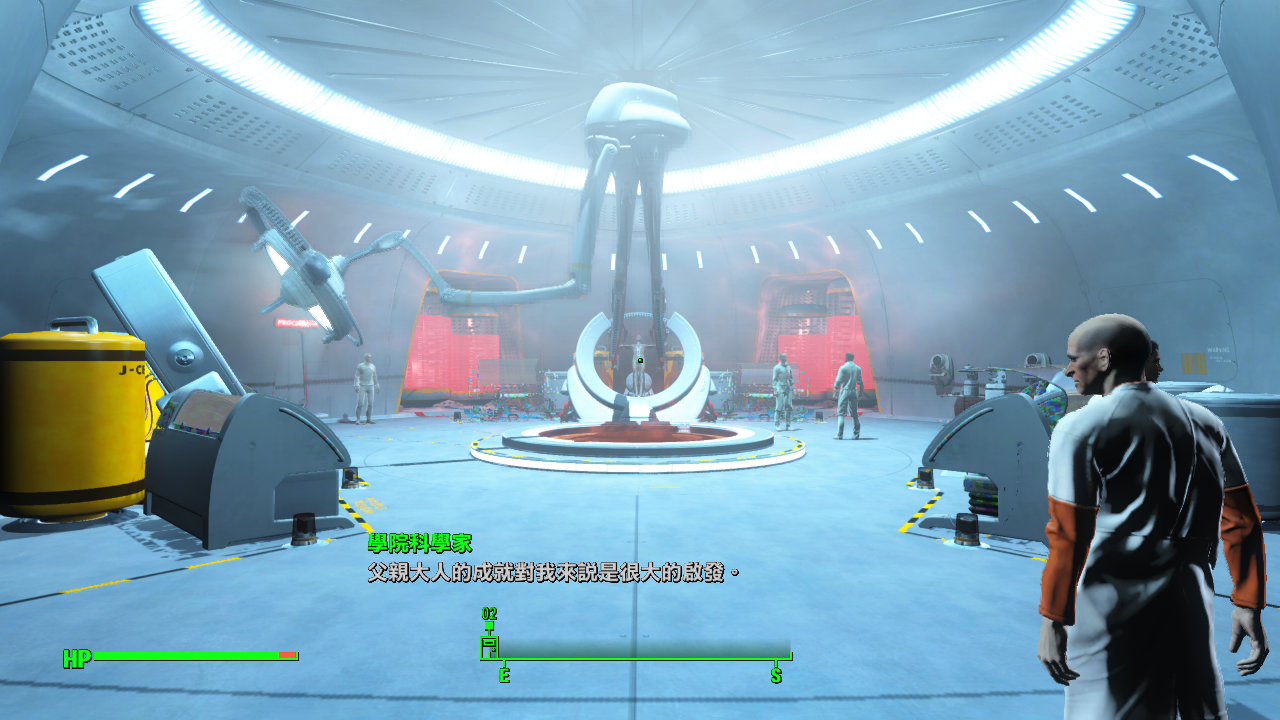The height and width of the screenshot is (720, 1280).
Task: Click the door marker on the compass
Action: click(490, 645)
